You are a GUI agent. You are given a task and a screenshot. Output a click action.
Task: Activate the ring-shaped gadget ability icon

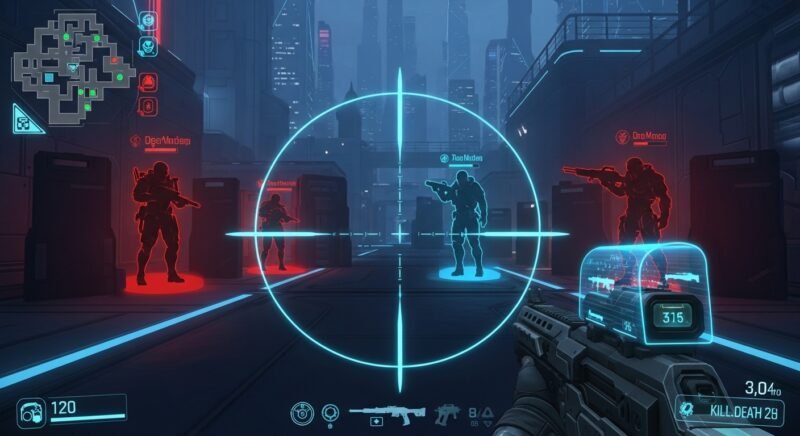click(331, 412)
